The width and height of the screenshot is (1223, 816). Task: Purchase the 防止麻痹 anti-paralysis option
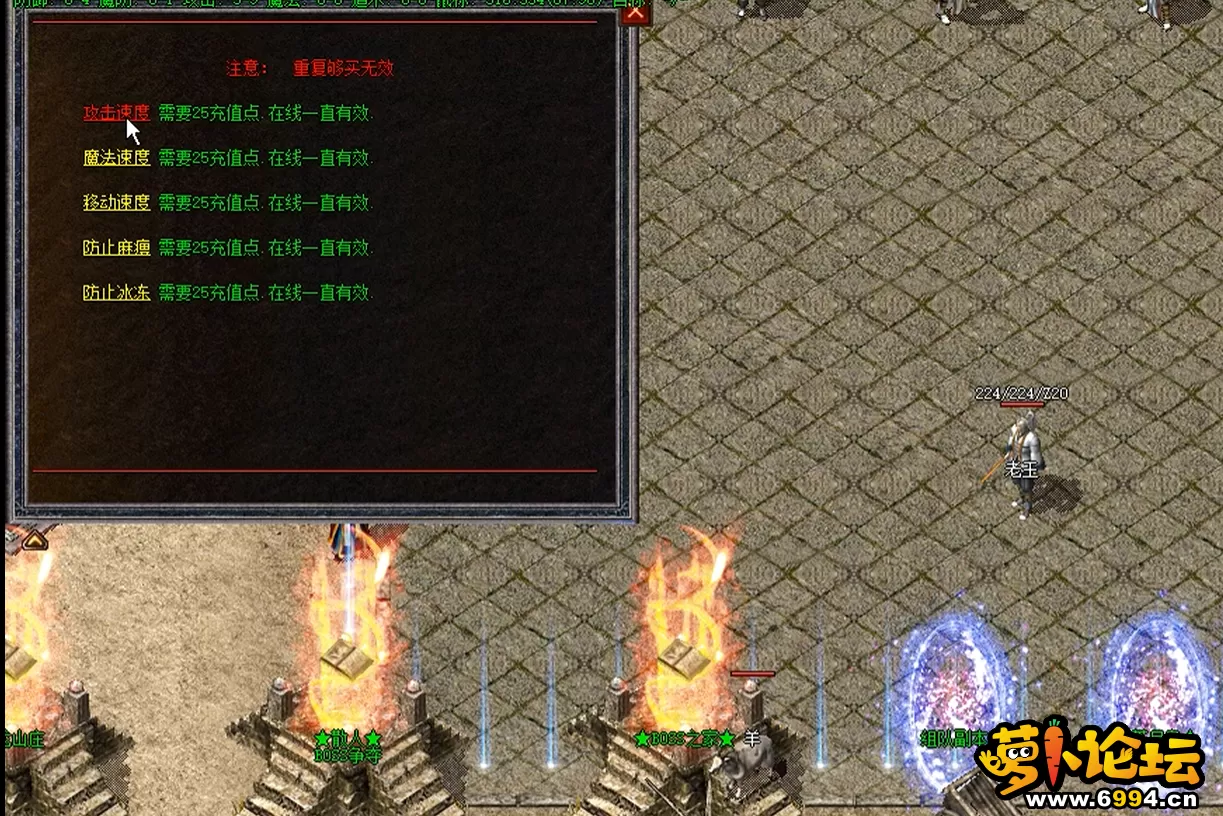point(116,248)
